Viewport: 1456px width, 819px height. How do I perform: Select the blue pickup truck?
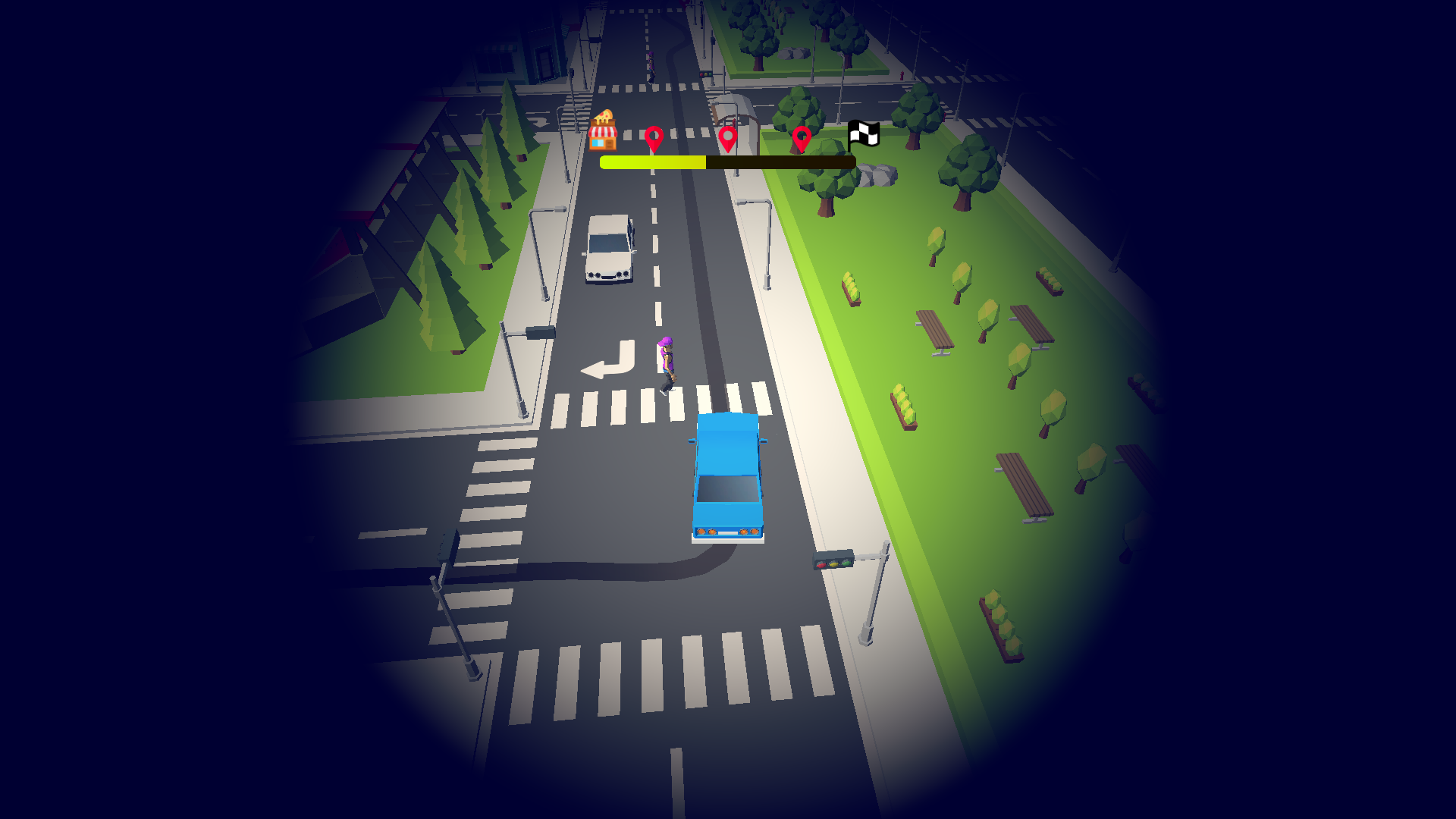point(728,478)
